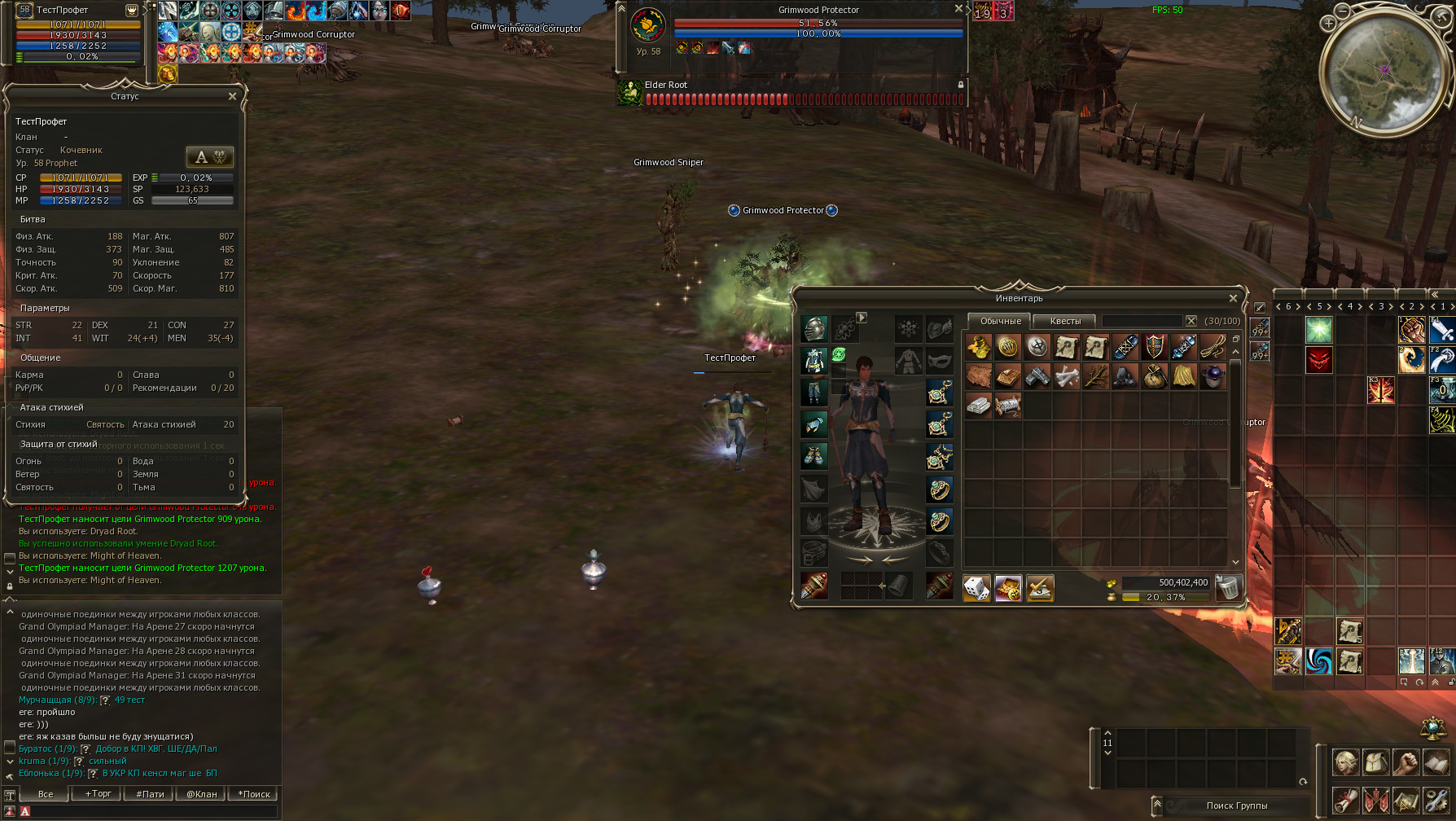This screenshot has width=1456, height=821.
Task: Activate the blue swirl skill on the hotbar
Action: (x=1318, y=661)
